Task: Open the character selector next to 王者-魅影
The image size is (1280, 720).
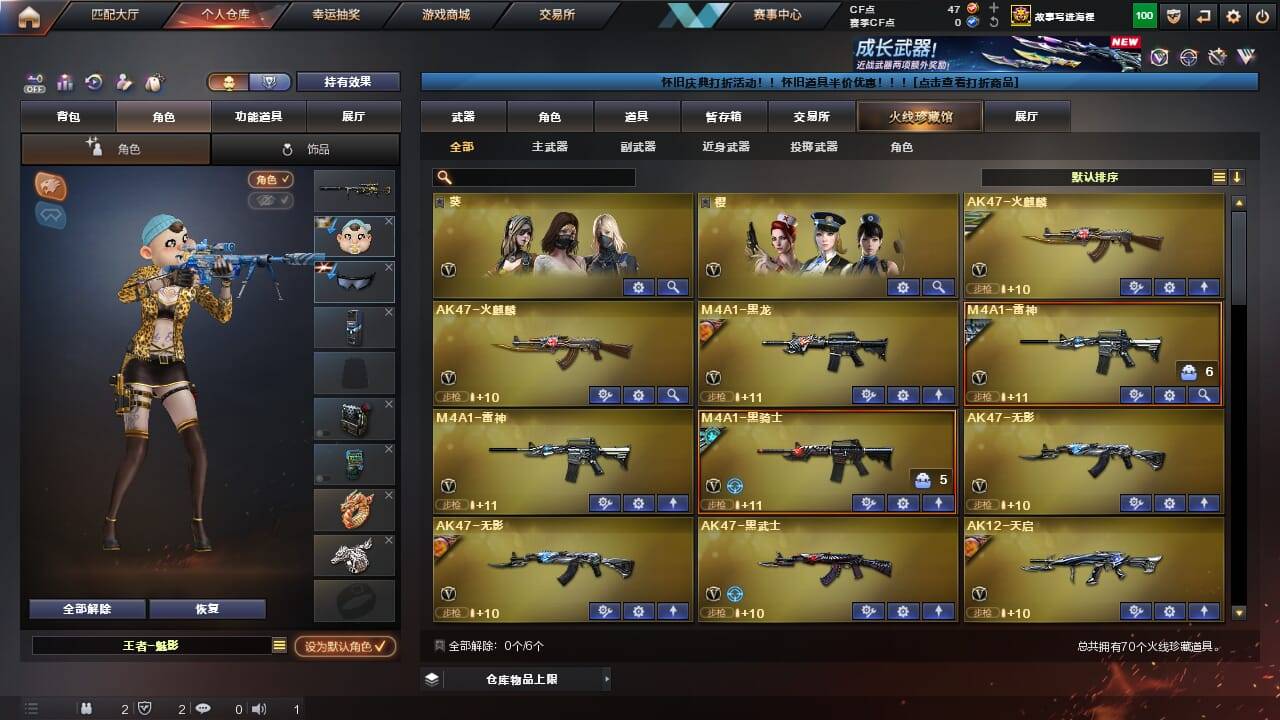Action: point(279,645)
